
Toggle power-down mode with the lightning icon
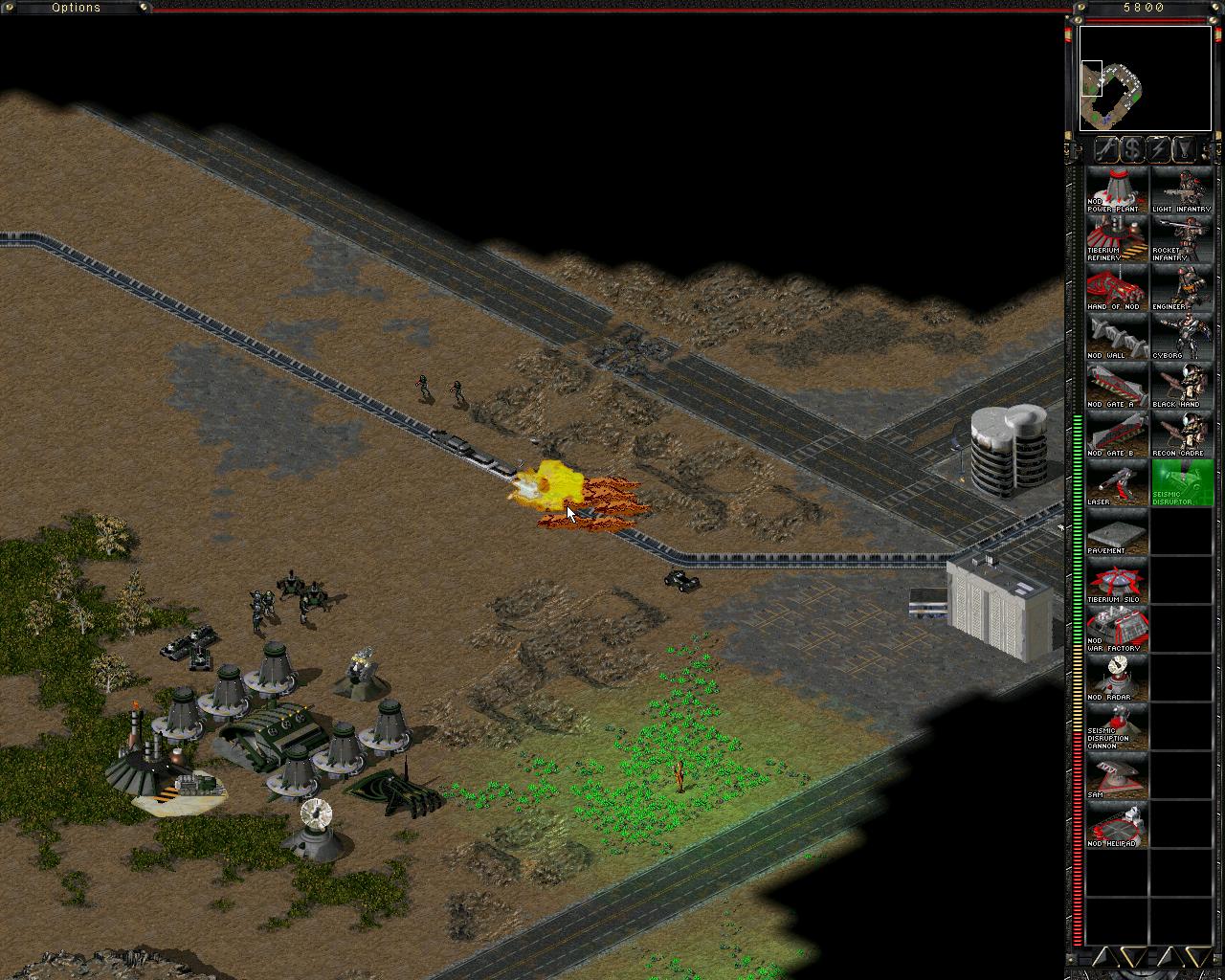[1156, 149]
